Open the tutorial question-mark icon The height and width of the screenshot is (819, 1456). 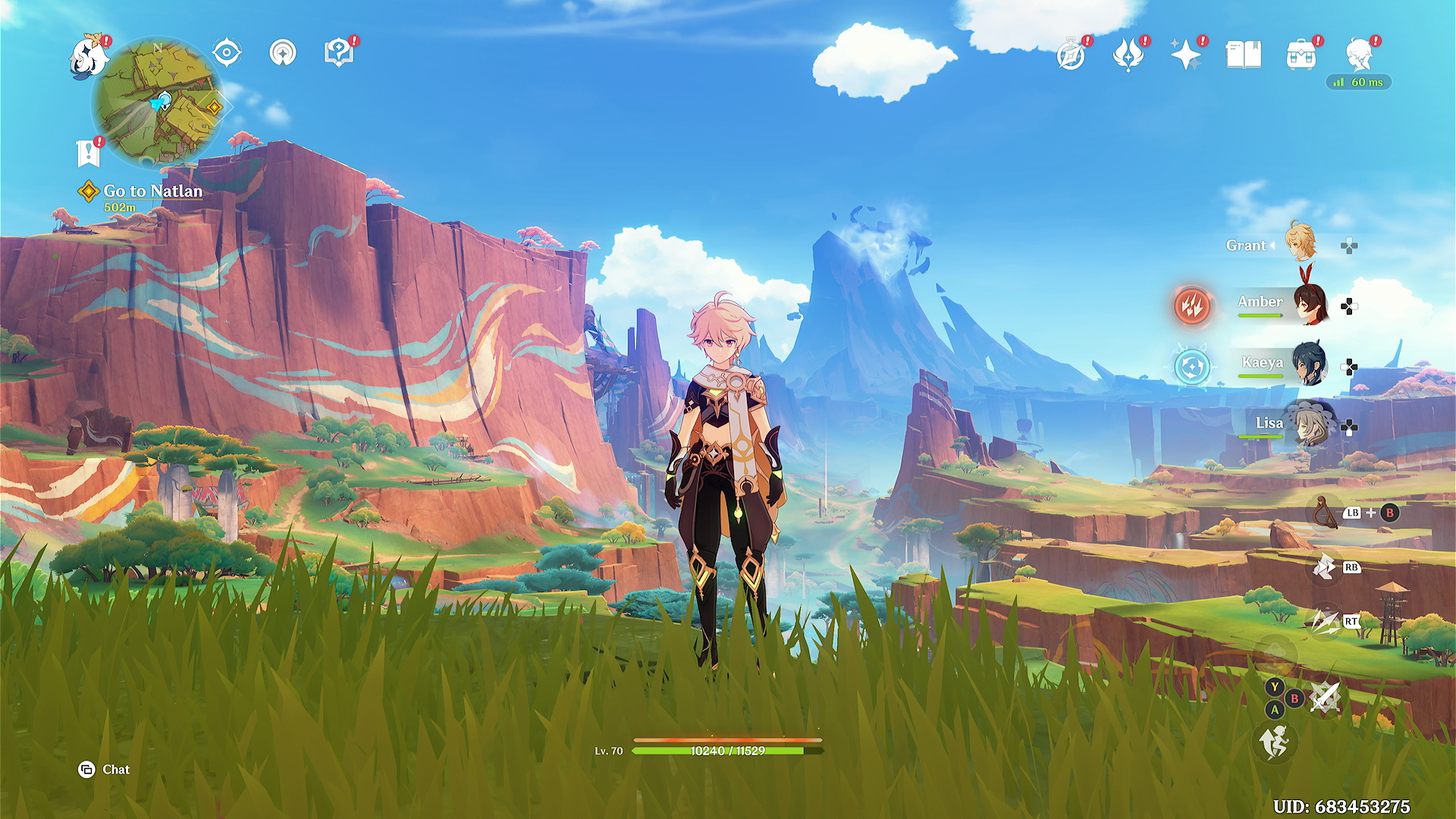point(338,53)
